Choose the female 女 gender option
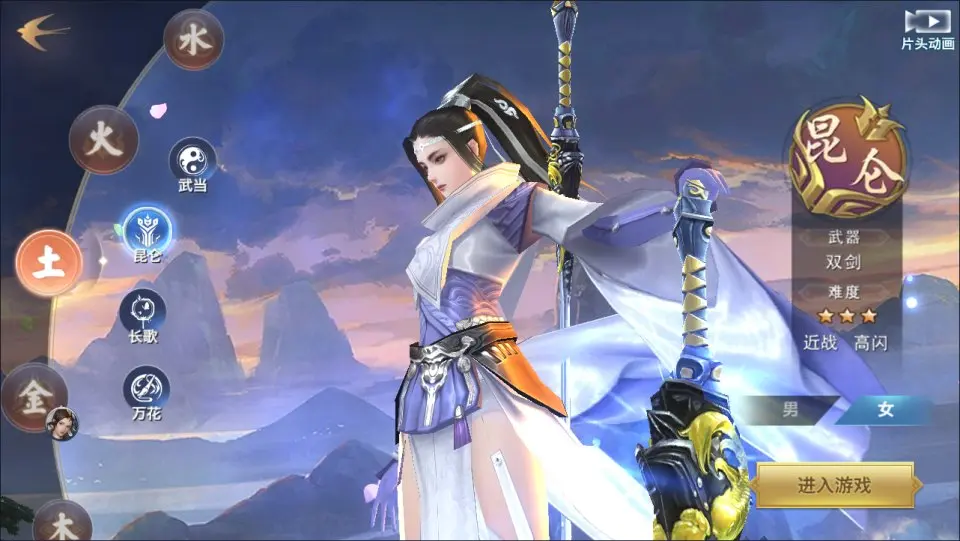 [x=884, y=409]
